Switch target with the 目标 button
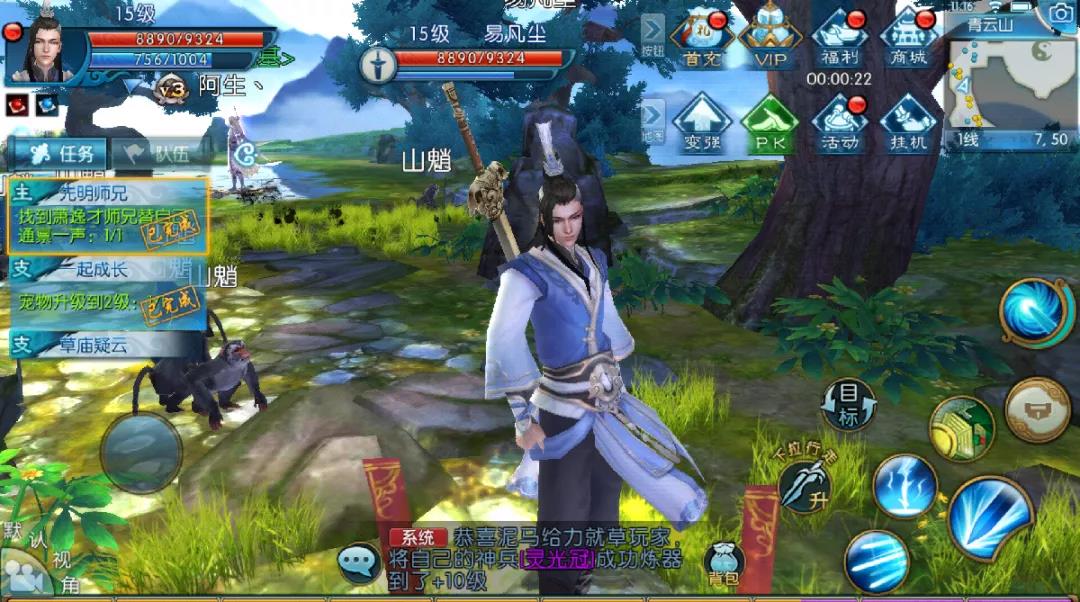 [848, 405]
